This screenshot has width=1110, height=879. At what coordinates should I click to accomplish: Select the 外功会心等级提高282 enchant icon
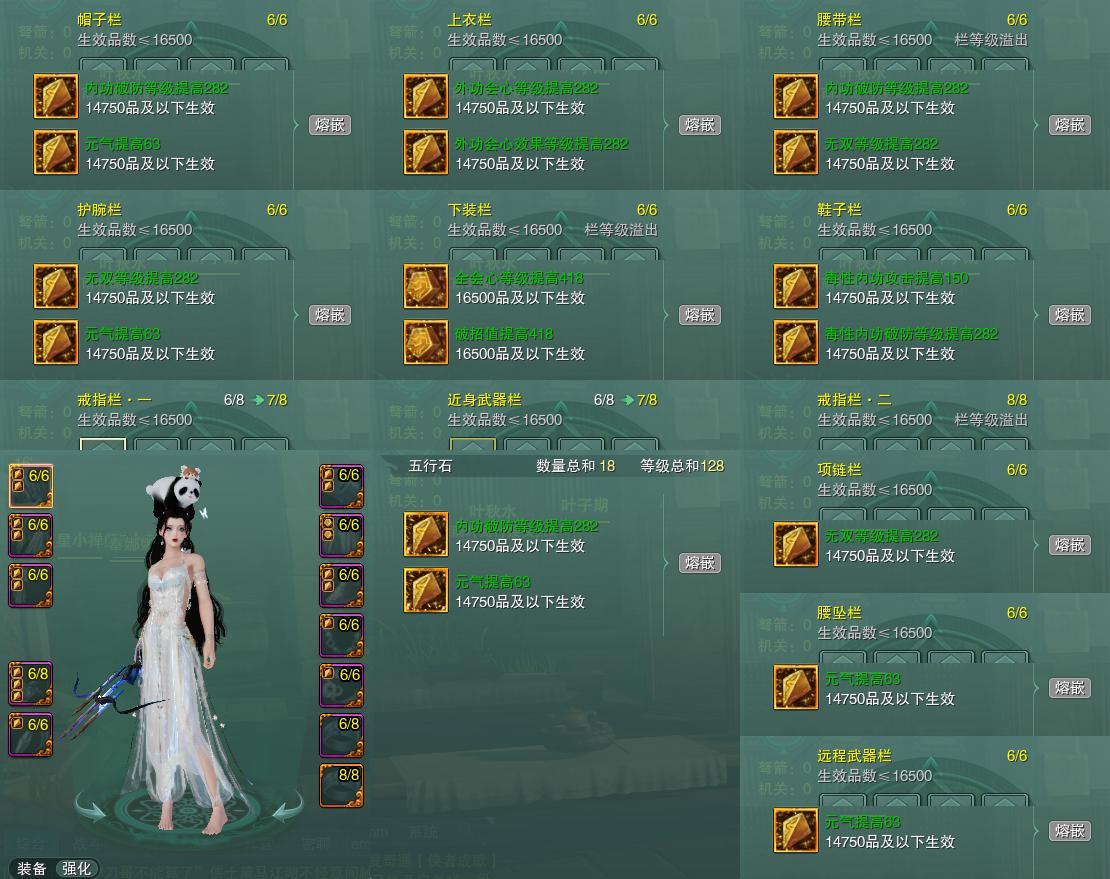coord(426,97)
